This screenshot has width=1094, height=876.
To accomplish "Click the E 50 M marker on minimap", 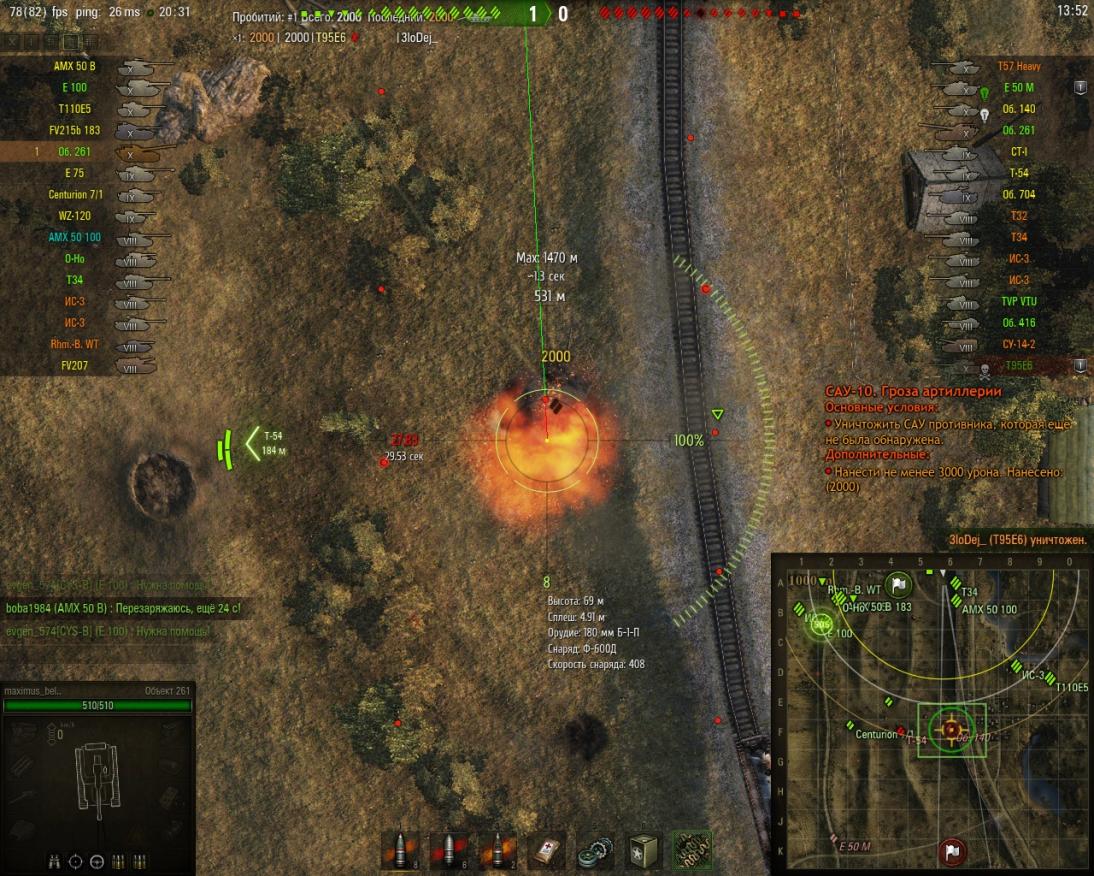I will point(854,847).
